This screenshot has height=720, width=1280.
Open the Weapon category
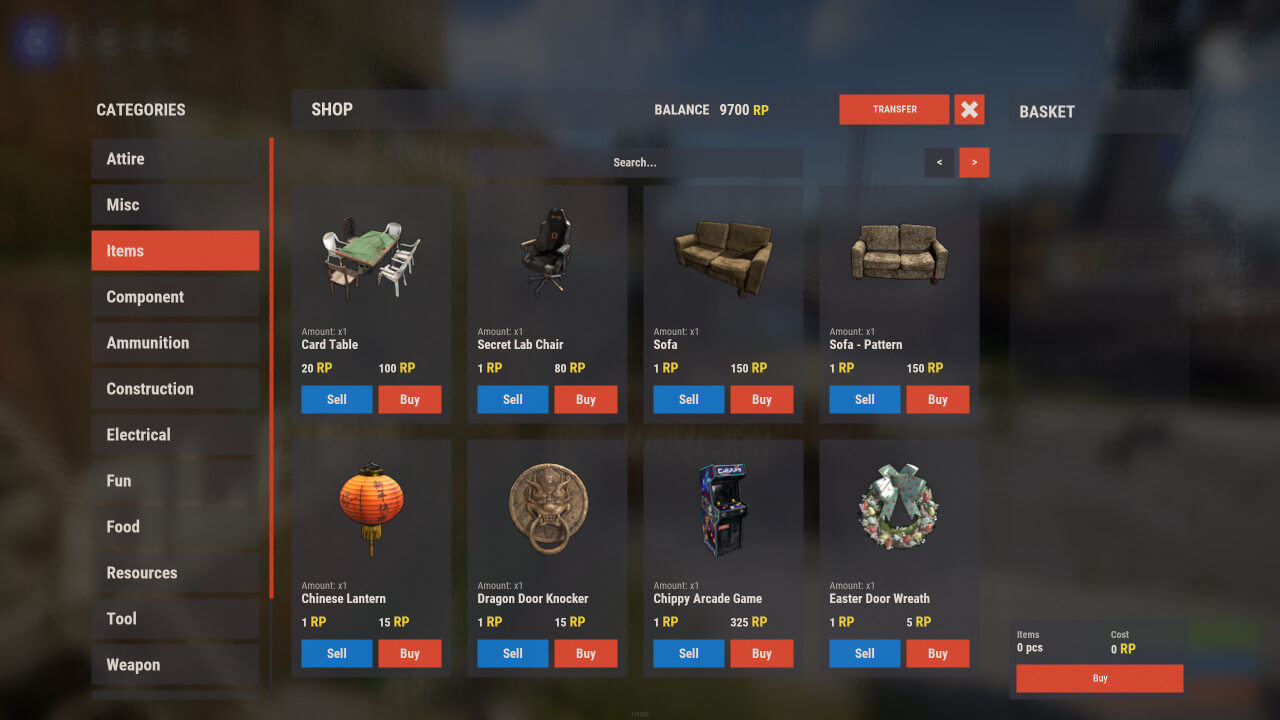pos(176,664)
